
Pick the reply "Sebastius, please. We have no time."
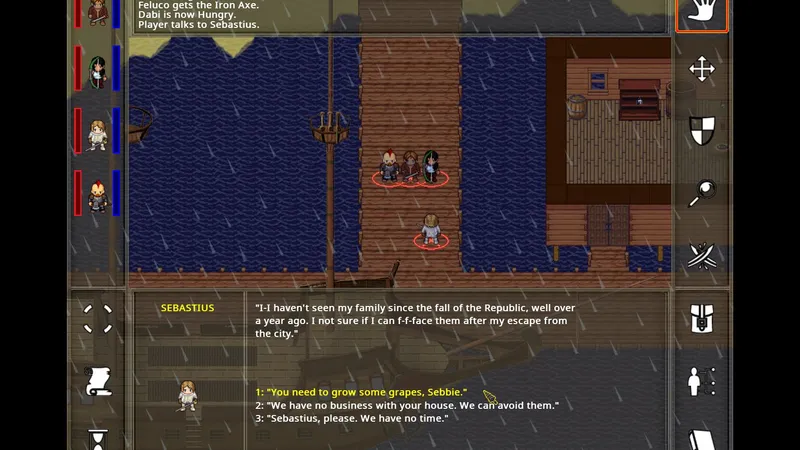(x=351, y=418)
